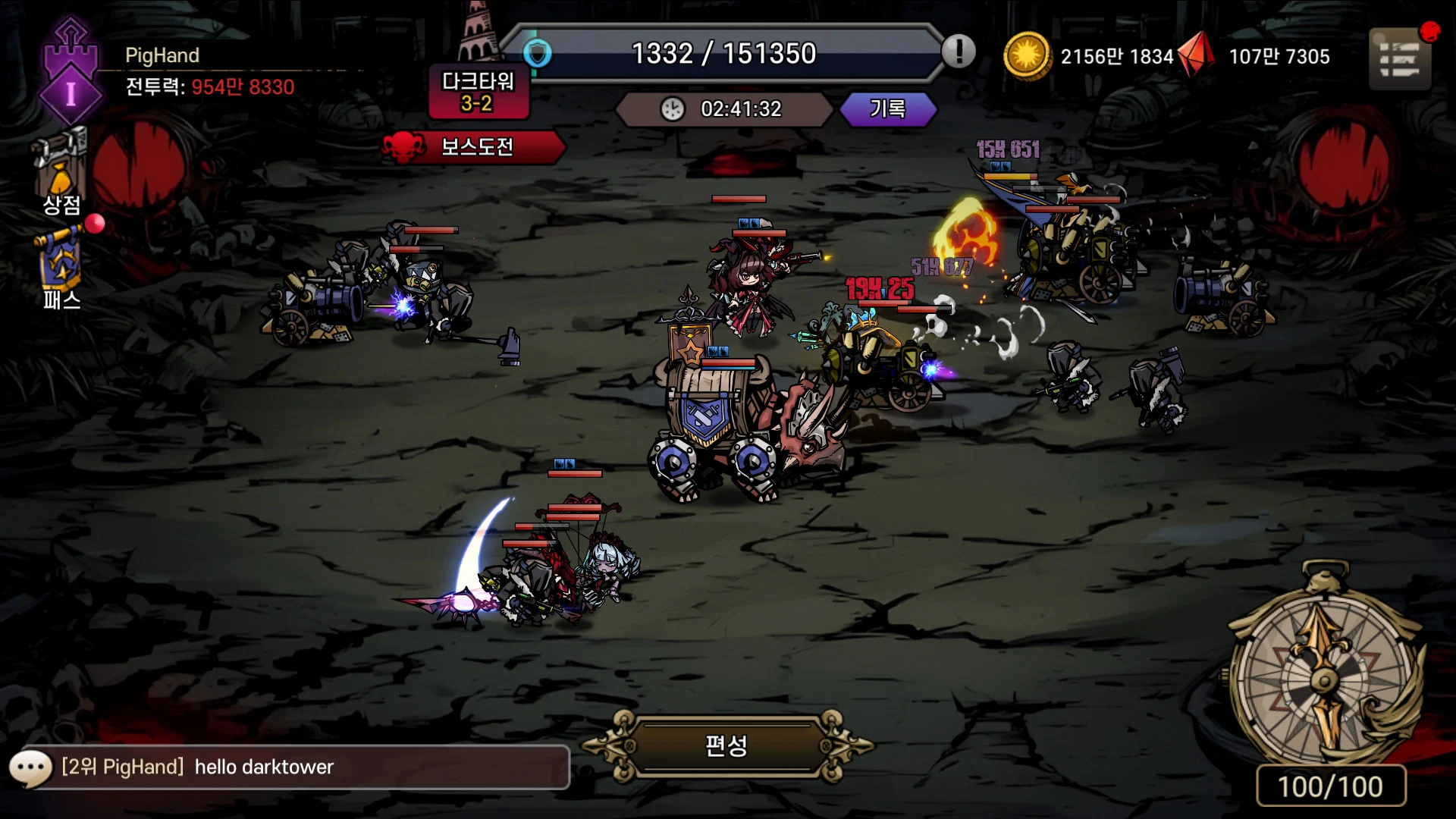Open the 상점 shop
The image size is (1456, 819).
(x=61, y=174)
